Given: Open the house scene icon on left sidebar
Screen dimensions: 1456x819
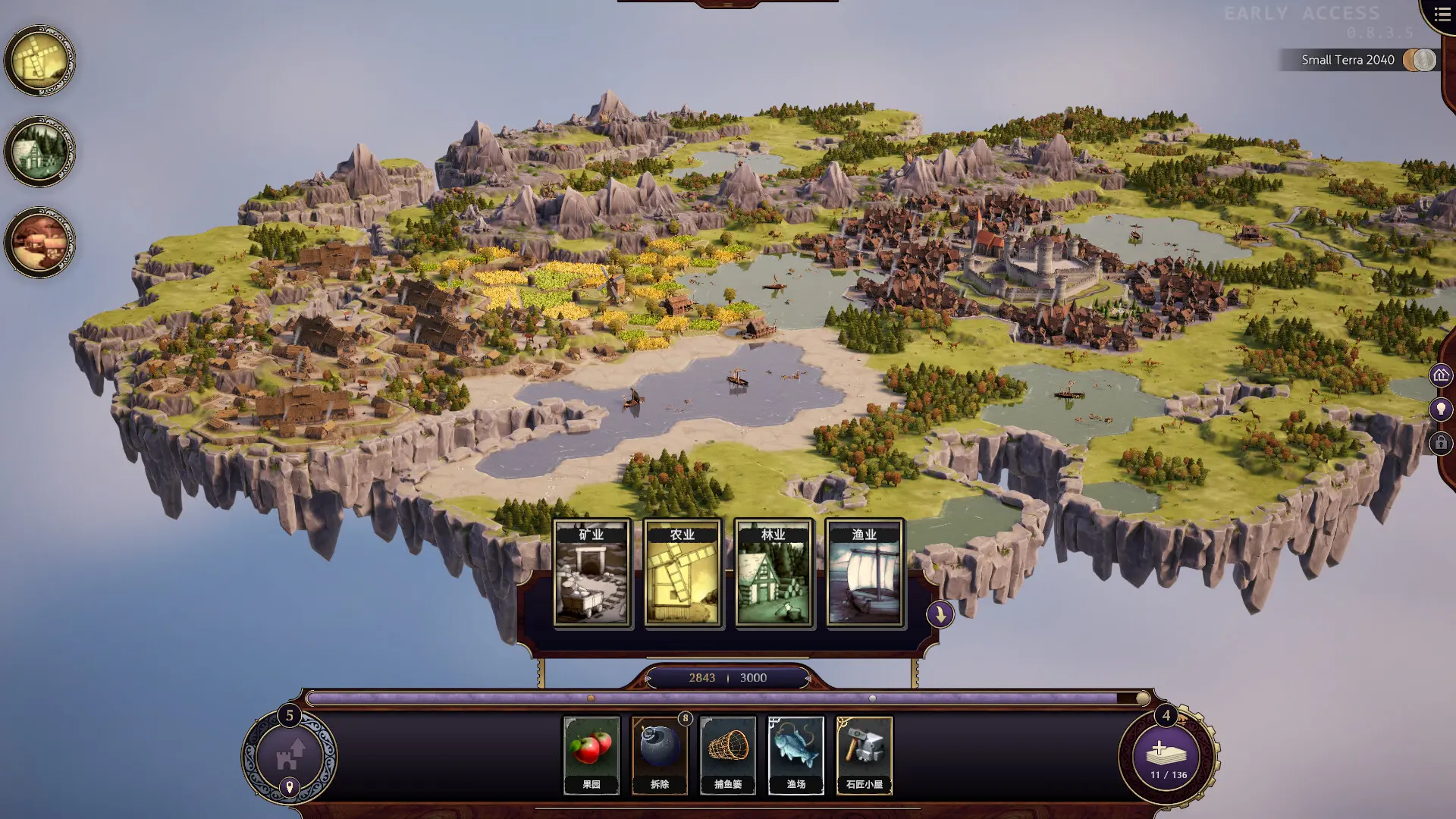Looking at the screenshot, I should (40, 152).
